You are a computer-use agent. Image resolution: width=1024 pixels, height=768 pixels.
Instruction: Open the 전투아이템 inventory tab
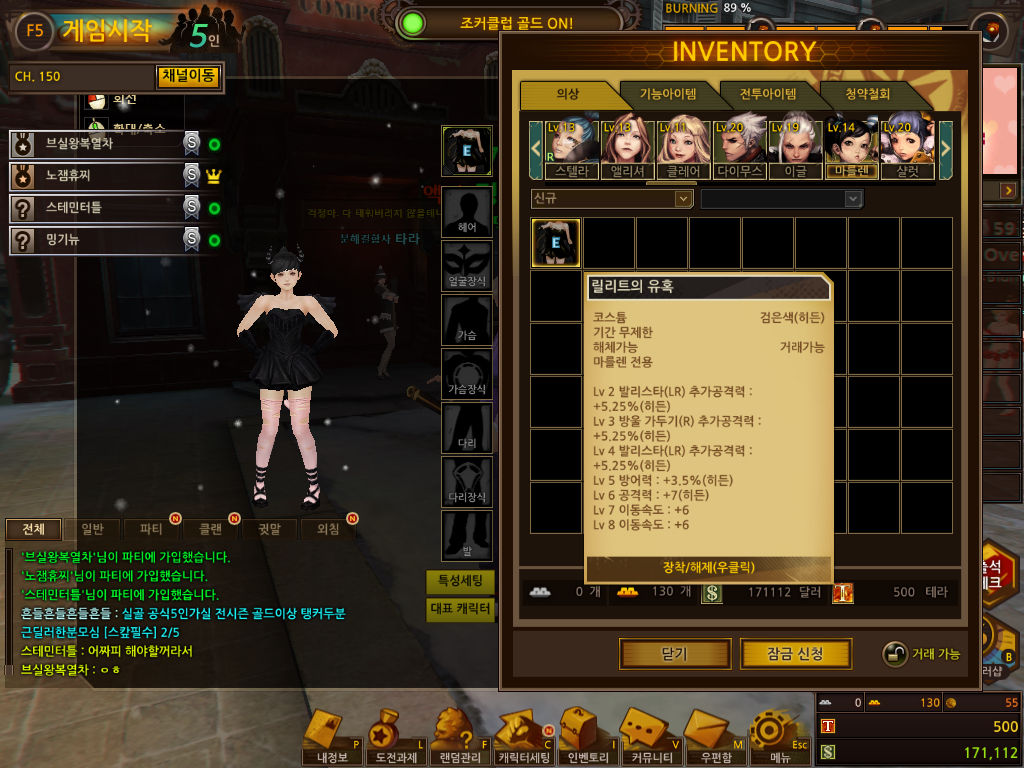pos(768,95)
